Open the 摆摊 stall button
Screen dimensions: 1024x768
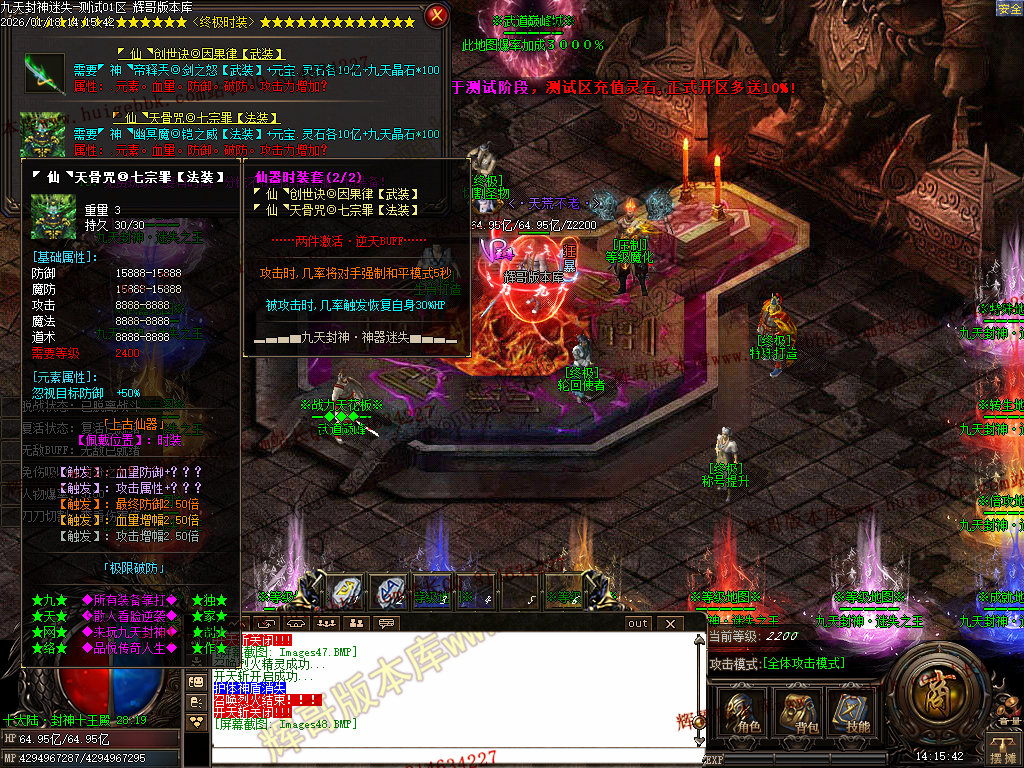point(1003,748)
